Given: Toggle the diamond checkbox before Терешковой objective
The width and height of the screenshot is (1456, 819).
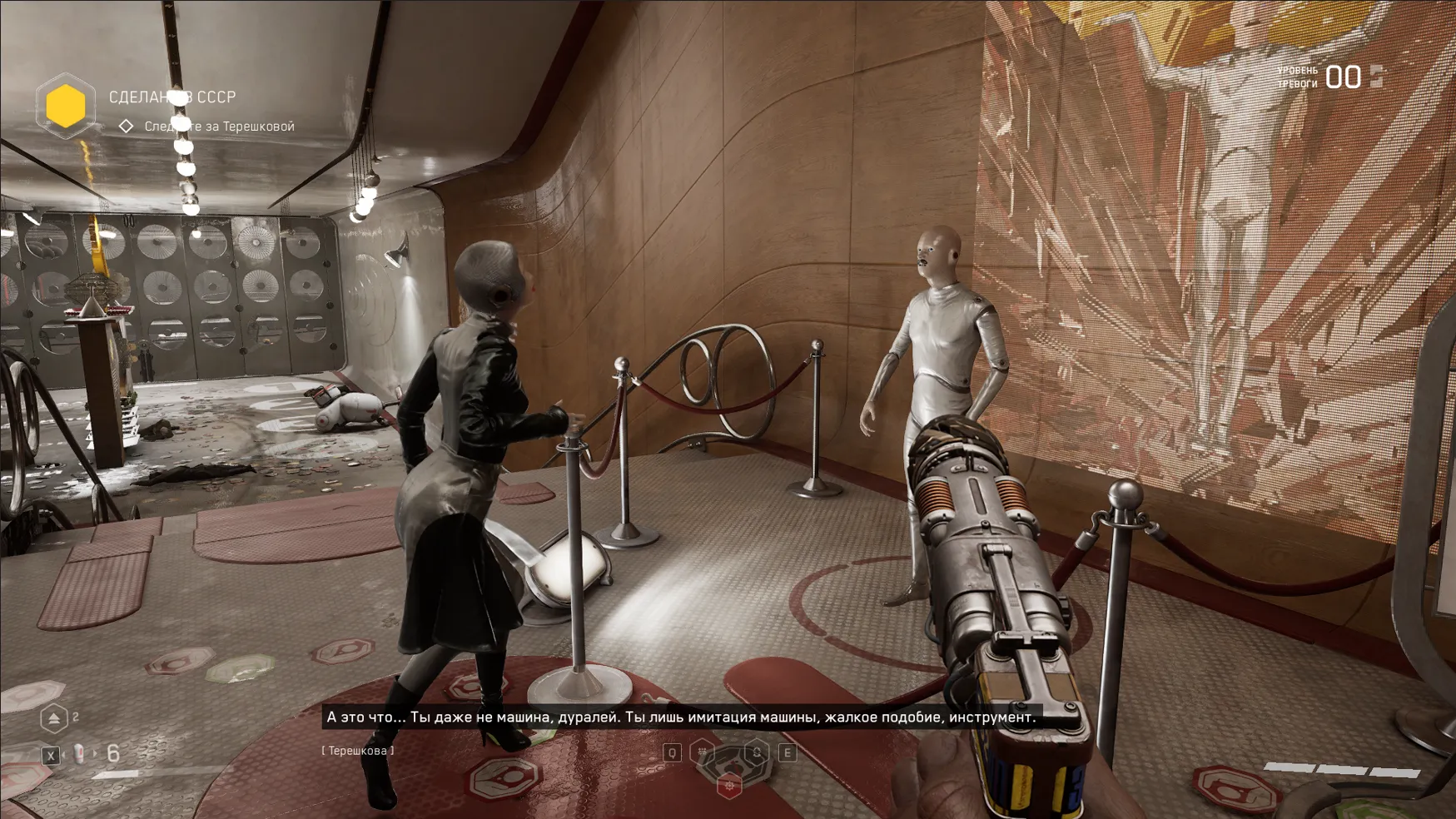Looking at the screenshot, I should point(126,126).
